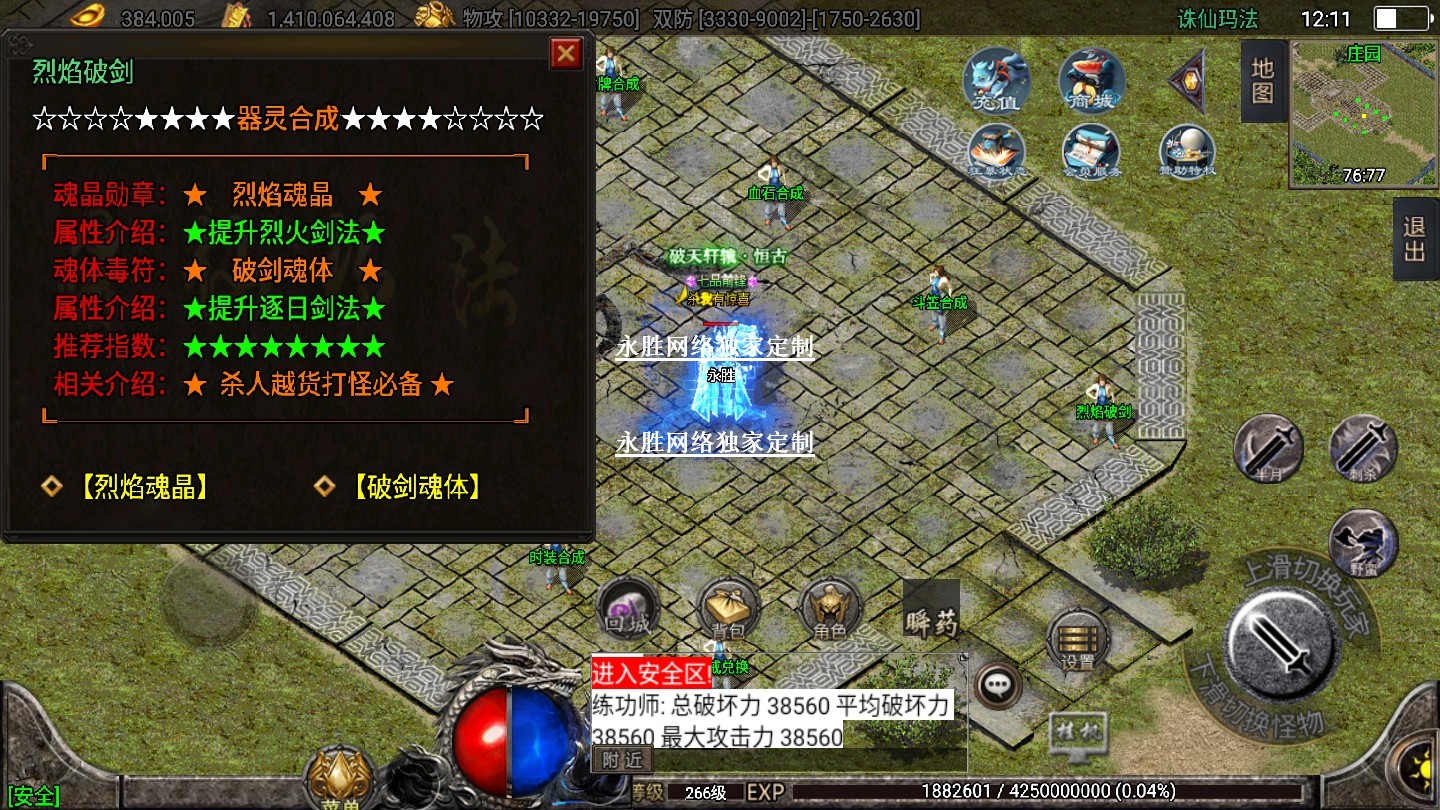Use the 野蛮 charge skill
The width and height of the screenshot is (1440, 810).
click(1363, 543)
